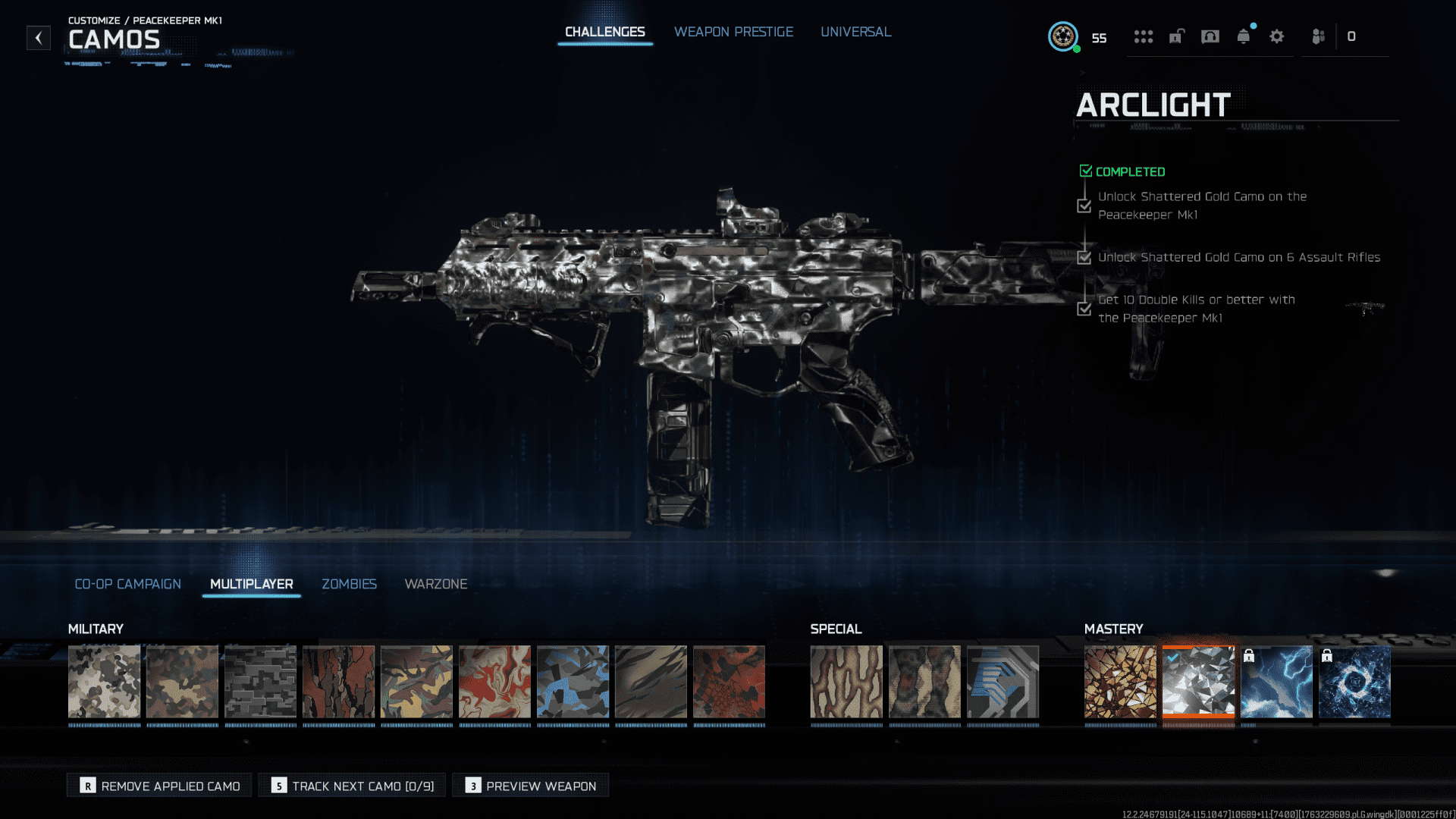Click the unlock token padlock icon
The height and width of the screenshot is (819, 1456).
click(1176, 36)
